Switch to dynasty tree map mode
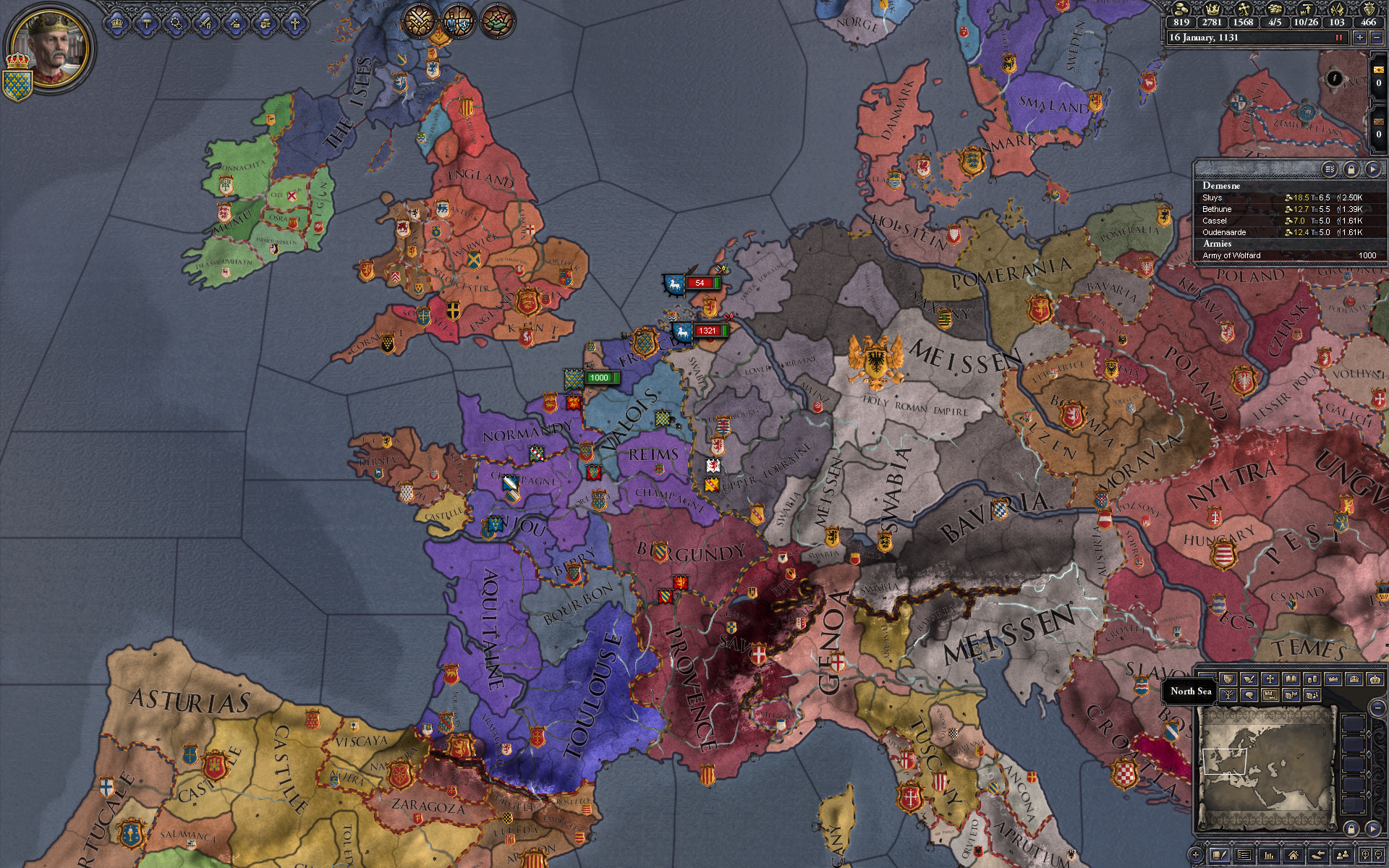The image size is (1389, 868). pyautogui.click(x=1228, y=695)
